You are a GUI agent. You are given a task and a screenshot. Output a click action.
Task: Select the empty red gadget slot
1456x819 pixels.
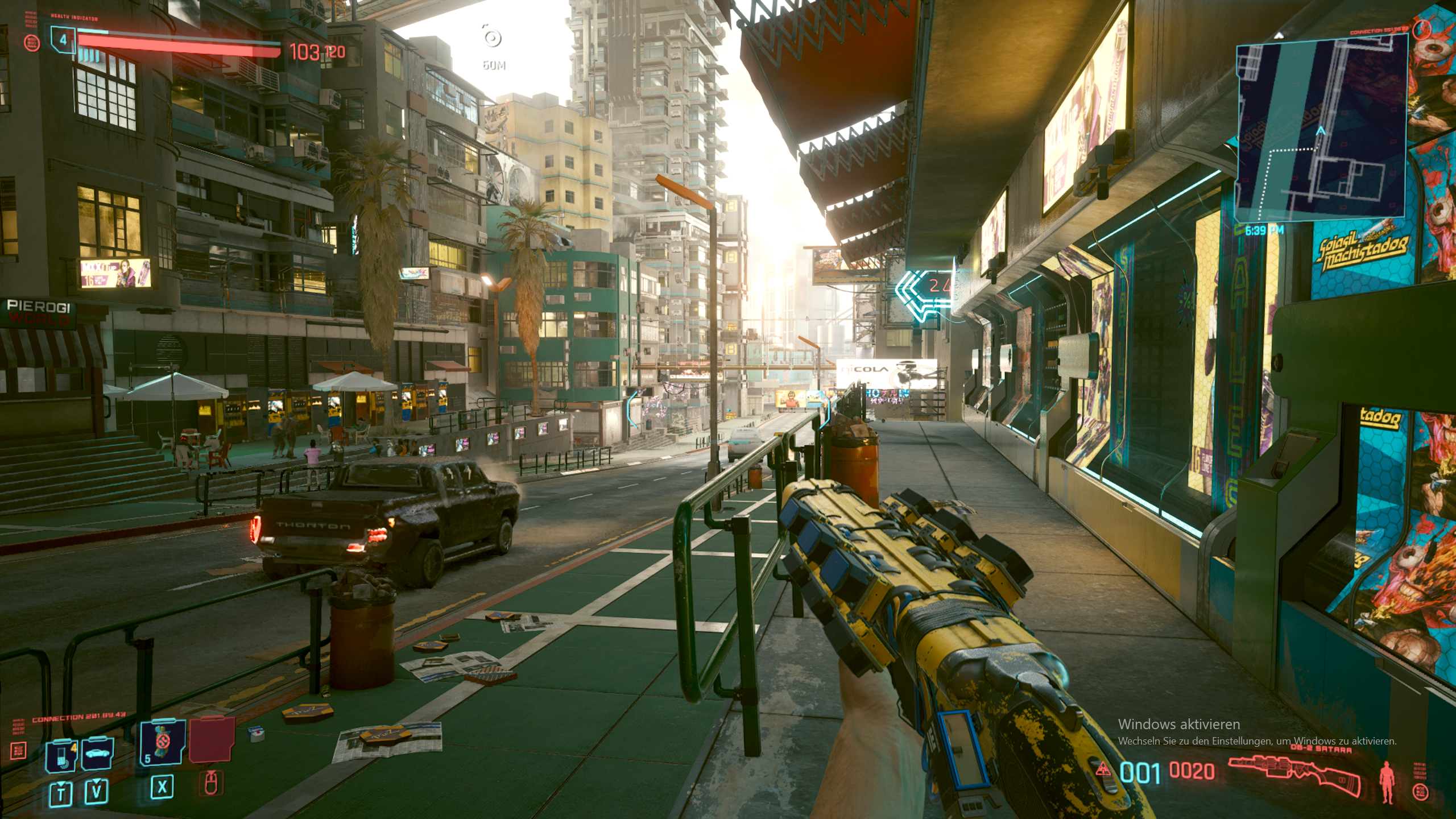tap(212, 739)
